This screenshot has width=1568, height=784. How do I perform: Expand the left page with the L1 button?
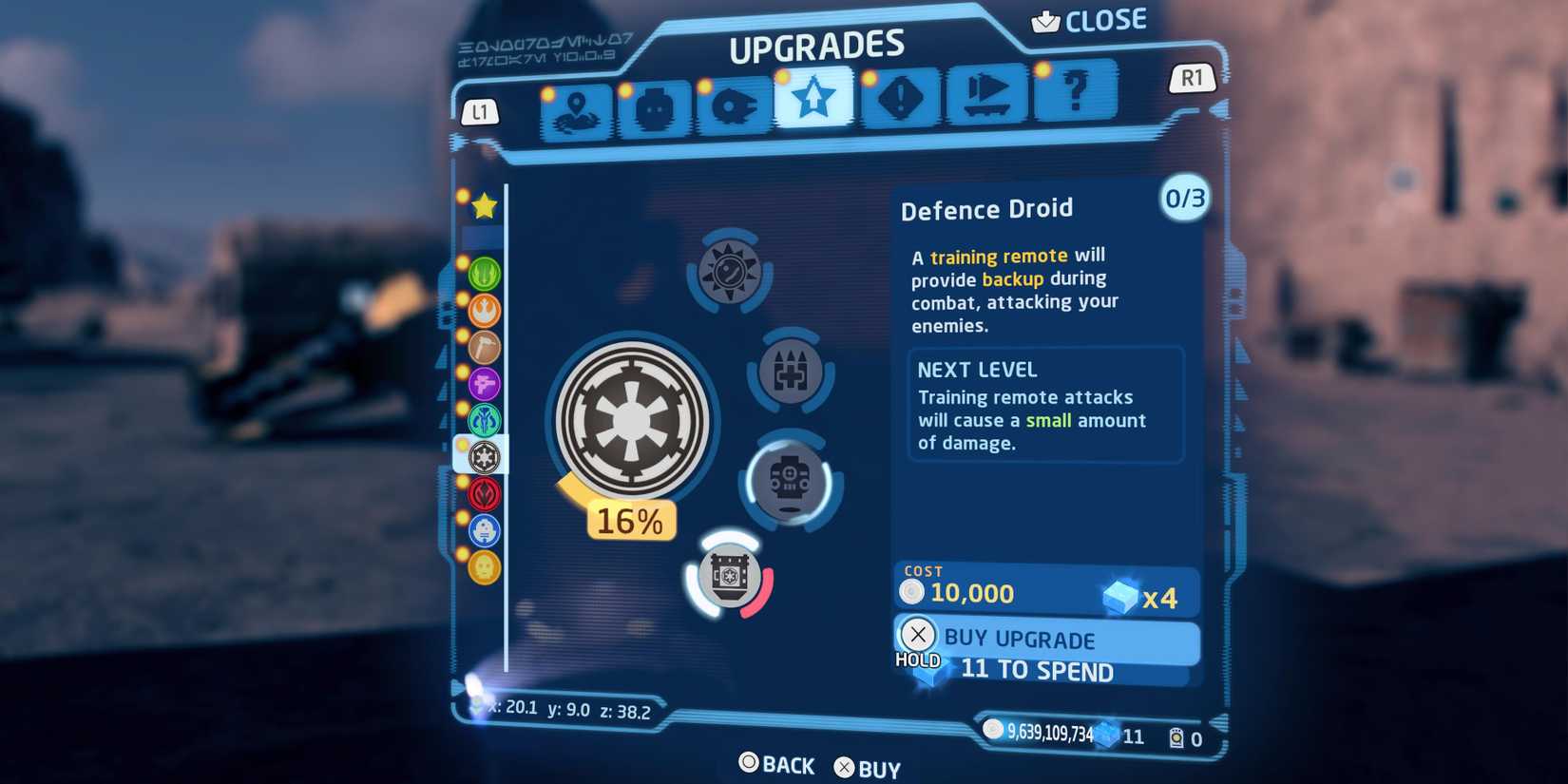(x=480, y=112)
